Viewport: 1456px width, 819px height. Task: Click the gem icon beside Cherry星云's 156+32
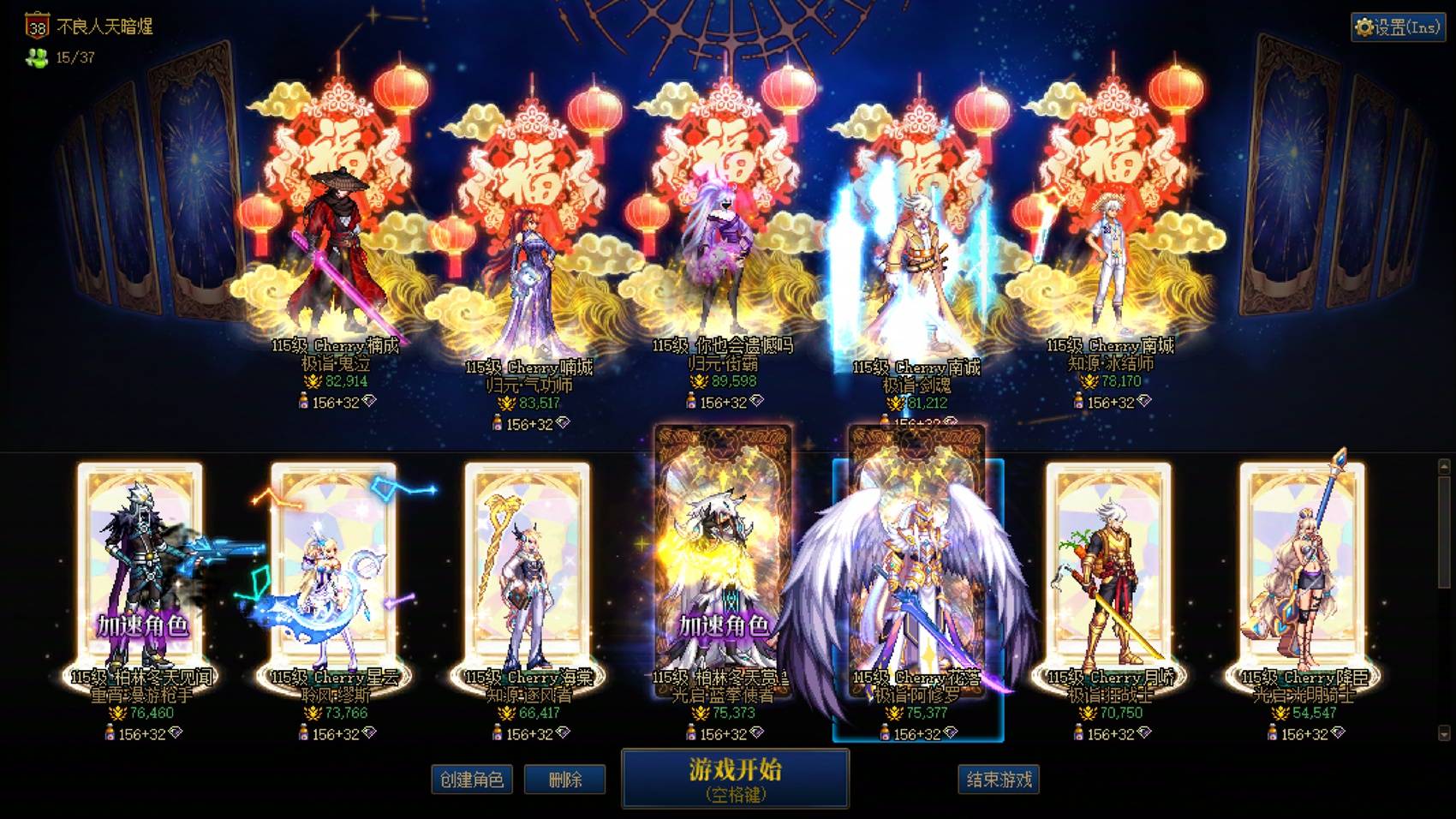click(x=369, y=734)
